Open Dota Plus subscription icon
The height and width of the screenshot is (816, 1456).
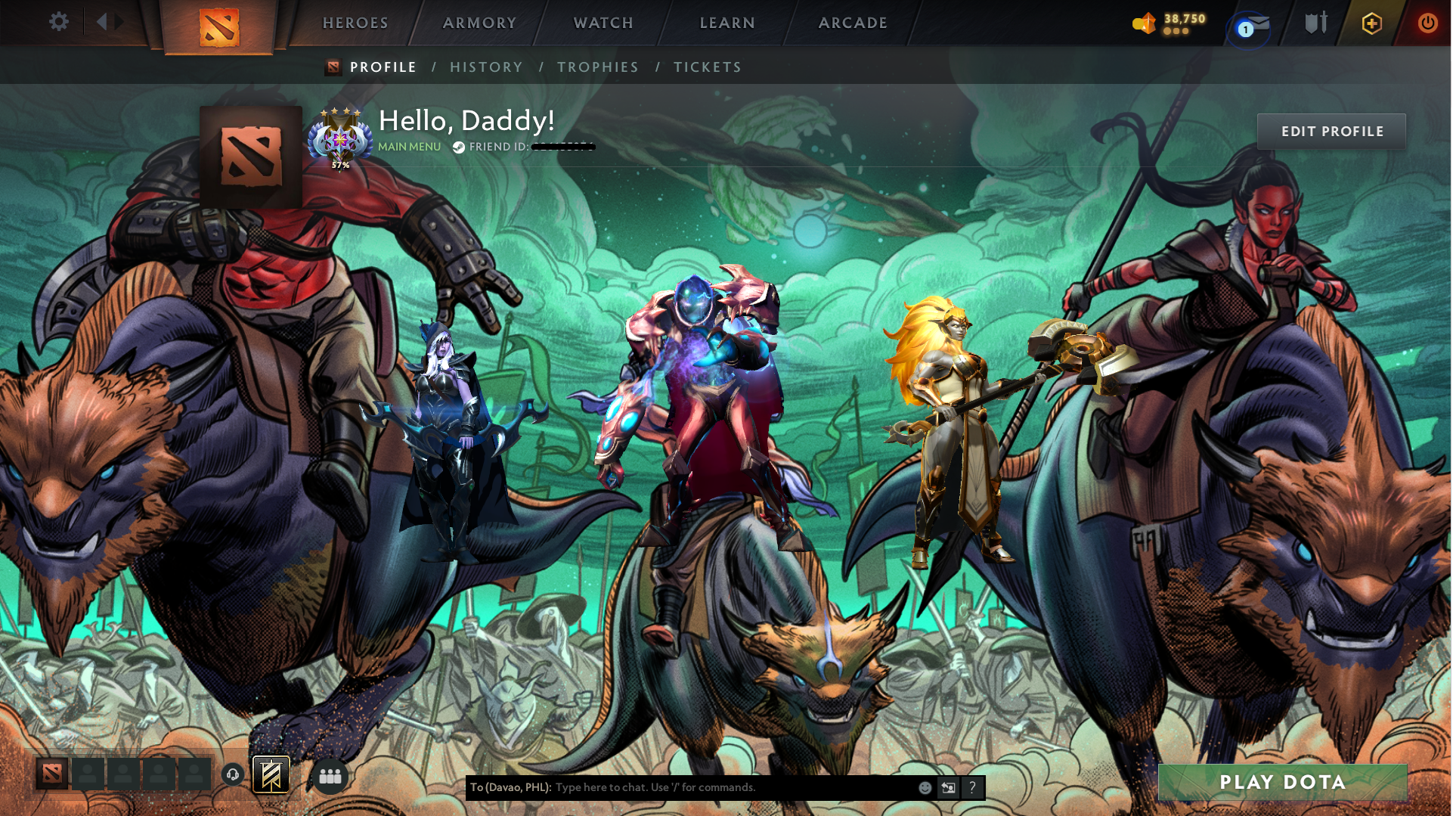1371,23
